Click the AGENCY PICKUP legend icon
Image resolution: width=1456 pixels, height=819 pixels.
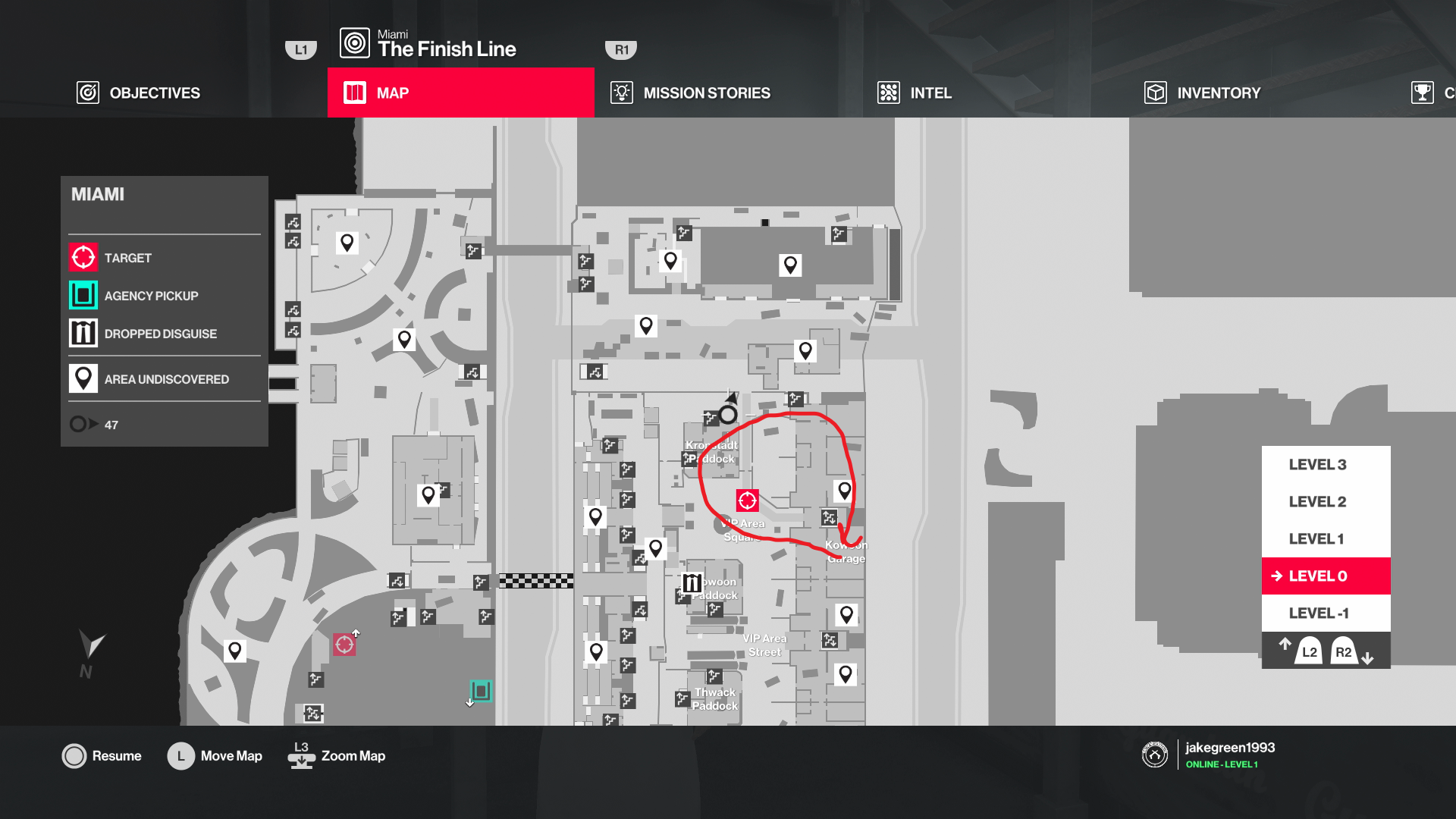pos(83,295)
